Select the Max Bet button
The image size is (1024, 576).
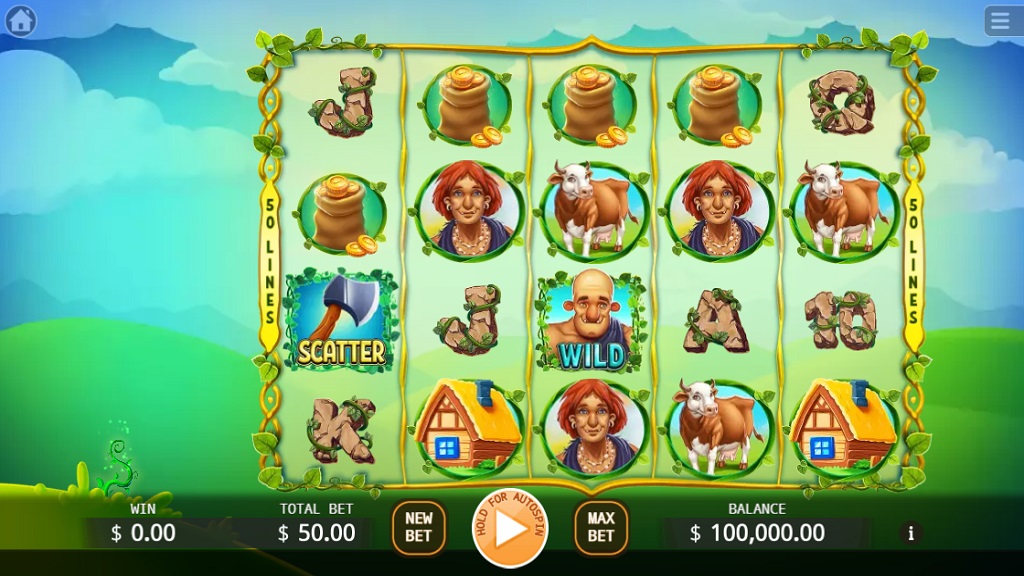600,528
